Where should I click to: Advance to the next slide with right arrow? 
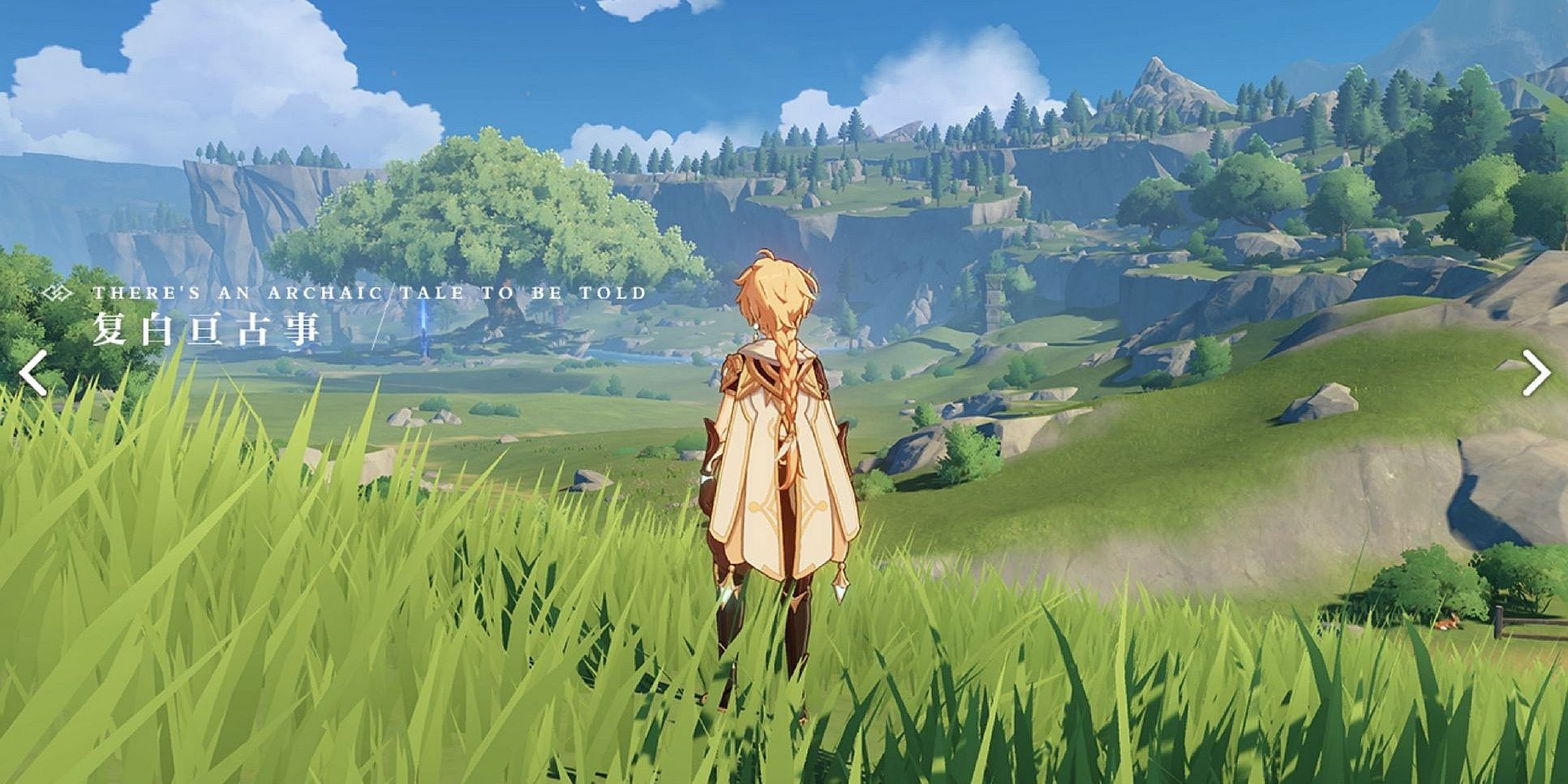pyautogui.click(x=1535, y=373)
